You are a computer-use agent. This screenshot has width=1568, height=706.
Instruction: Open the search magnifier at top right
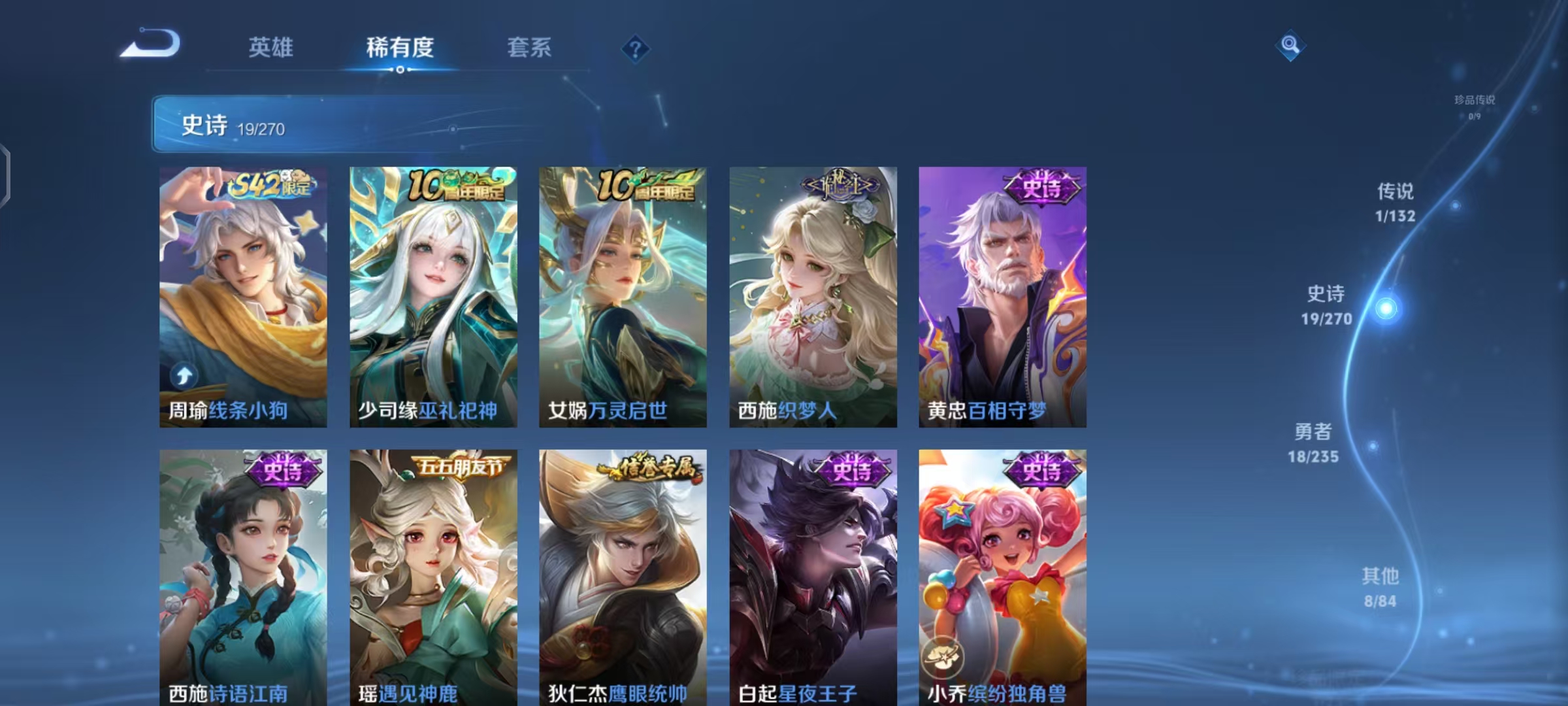[1290, 46]
